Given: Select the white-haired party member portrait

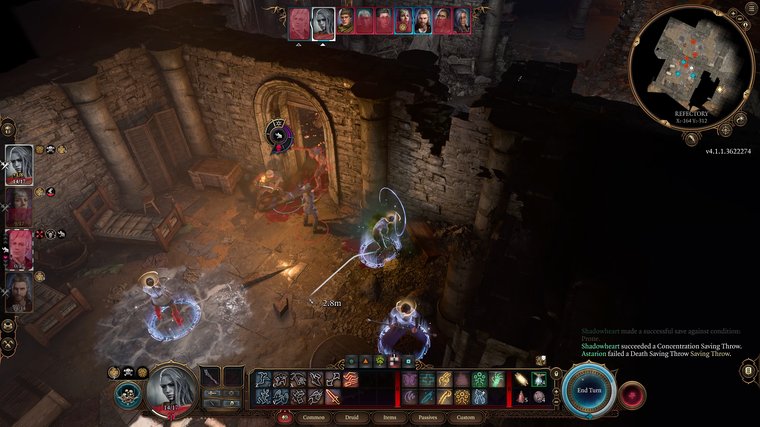Looking at the screenshot, I should click(x=19, y=166).
